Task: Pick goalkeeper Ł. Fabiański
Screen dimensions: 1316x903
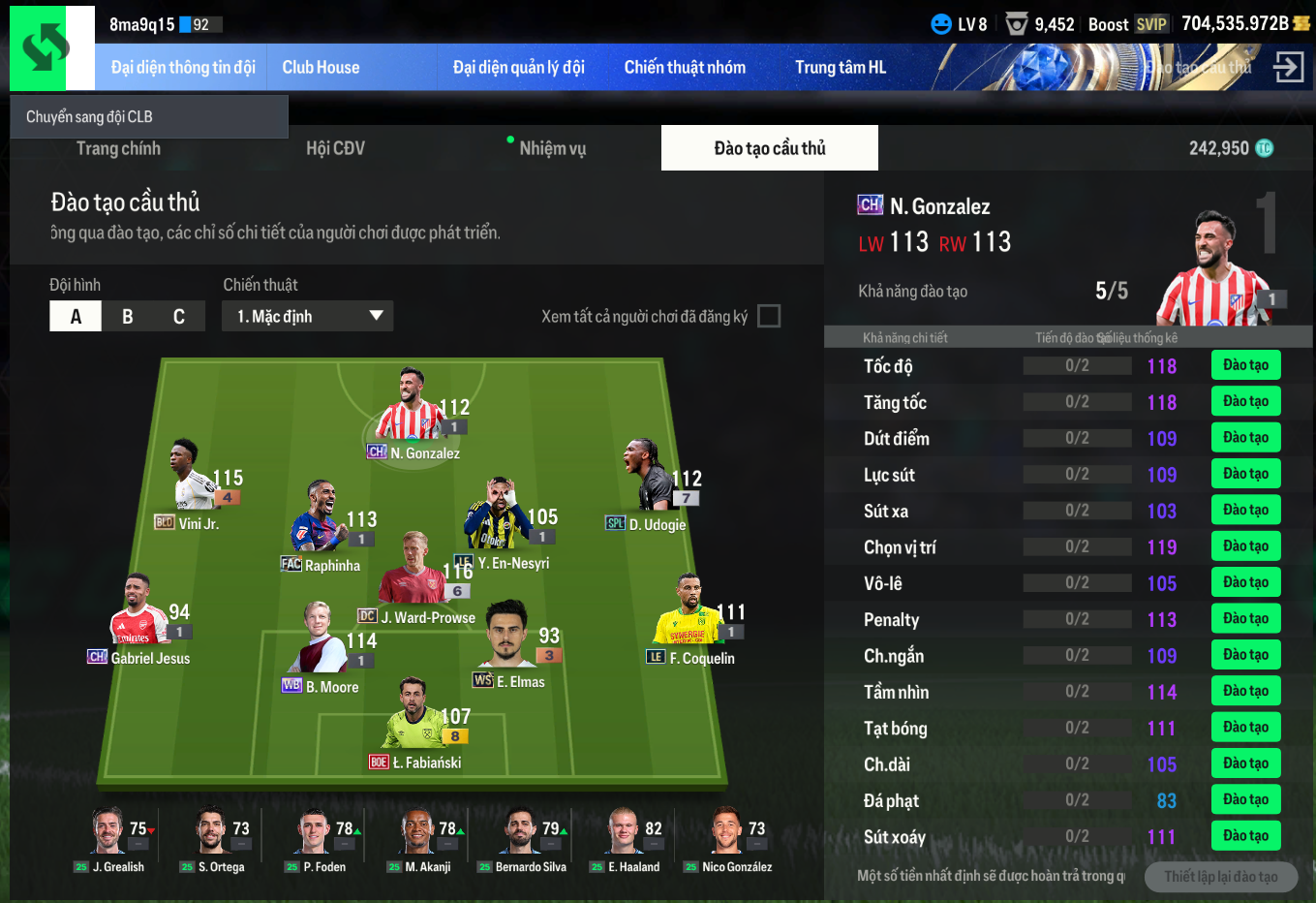Action: coord(415,717)
